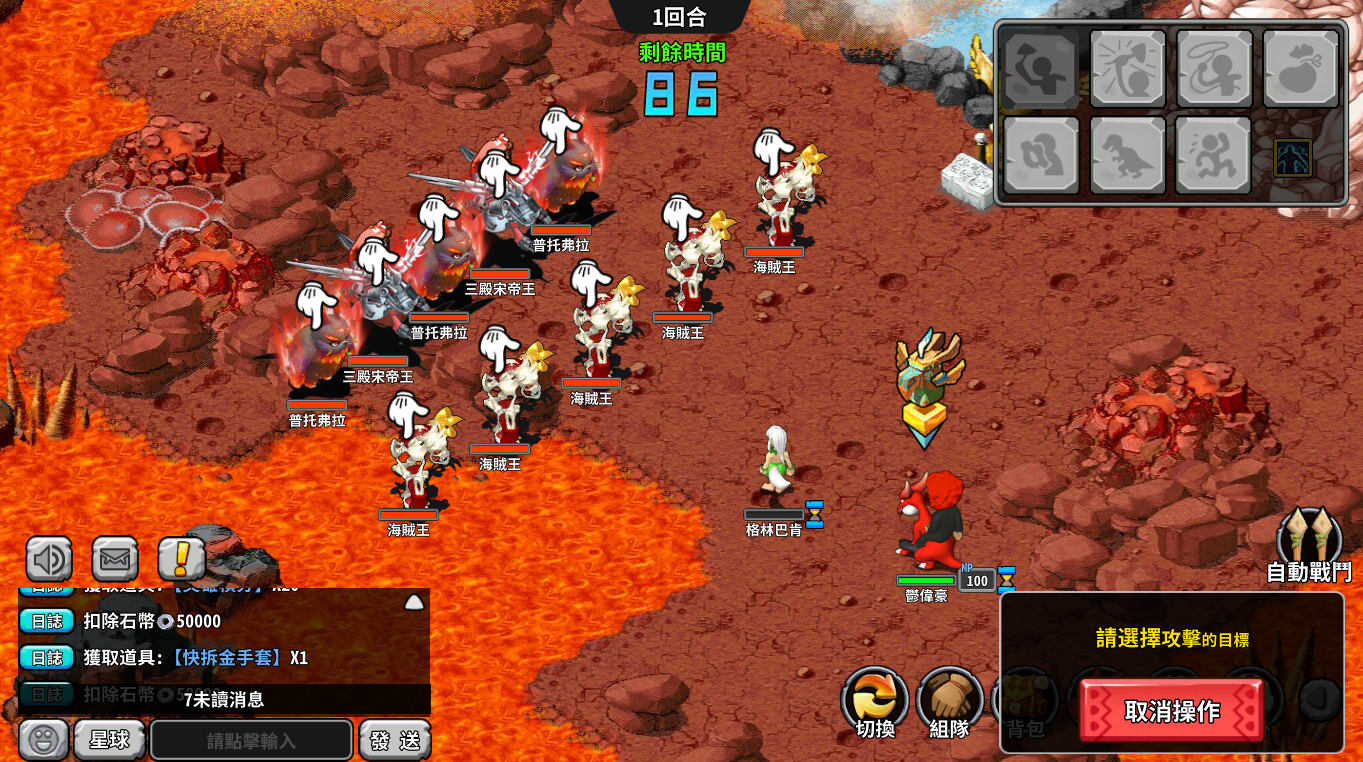
Task: Select the club attack command icon
Action: pos(1041,68)
